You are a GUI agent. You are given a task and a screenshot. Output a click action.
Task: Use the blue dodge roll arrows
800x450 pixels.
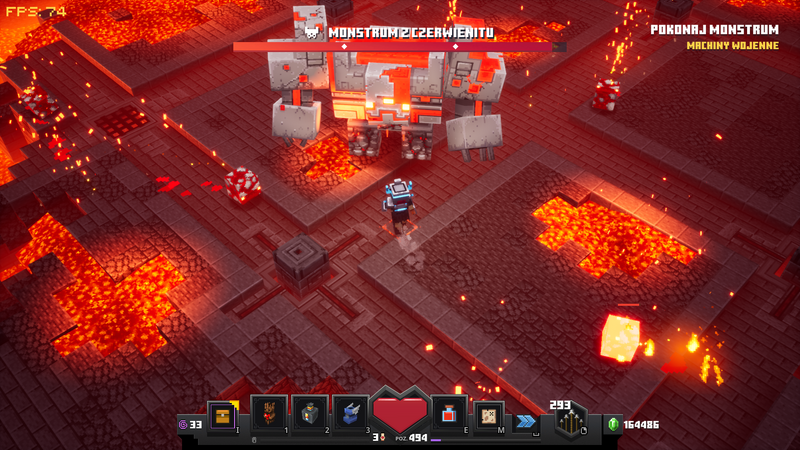click(525, 422)
